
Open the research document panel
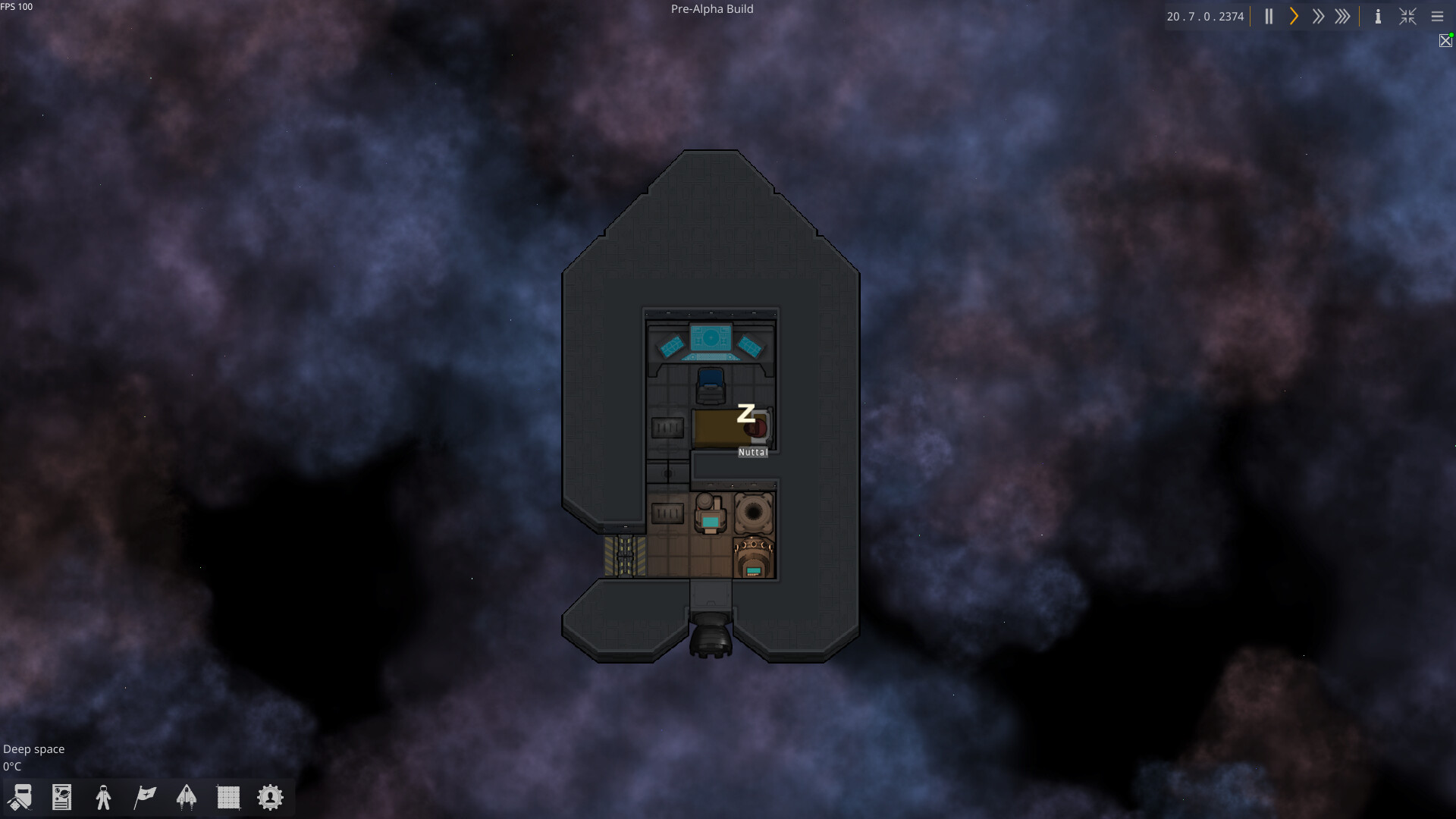(61, 797)
